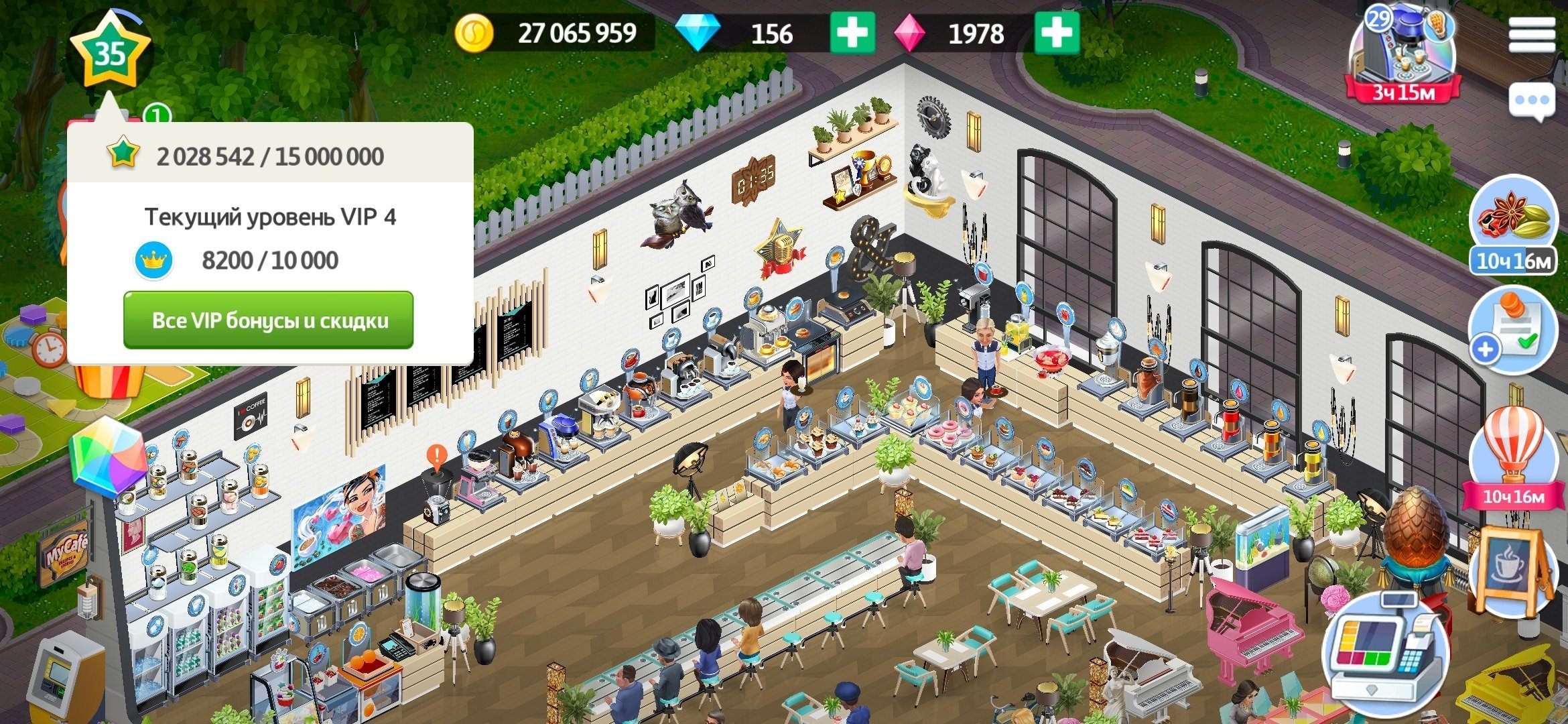Tap the gold coin balance icon

coord(474,33)
